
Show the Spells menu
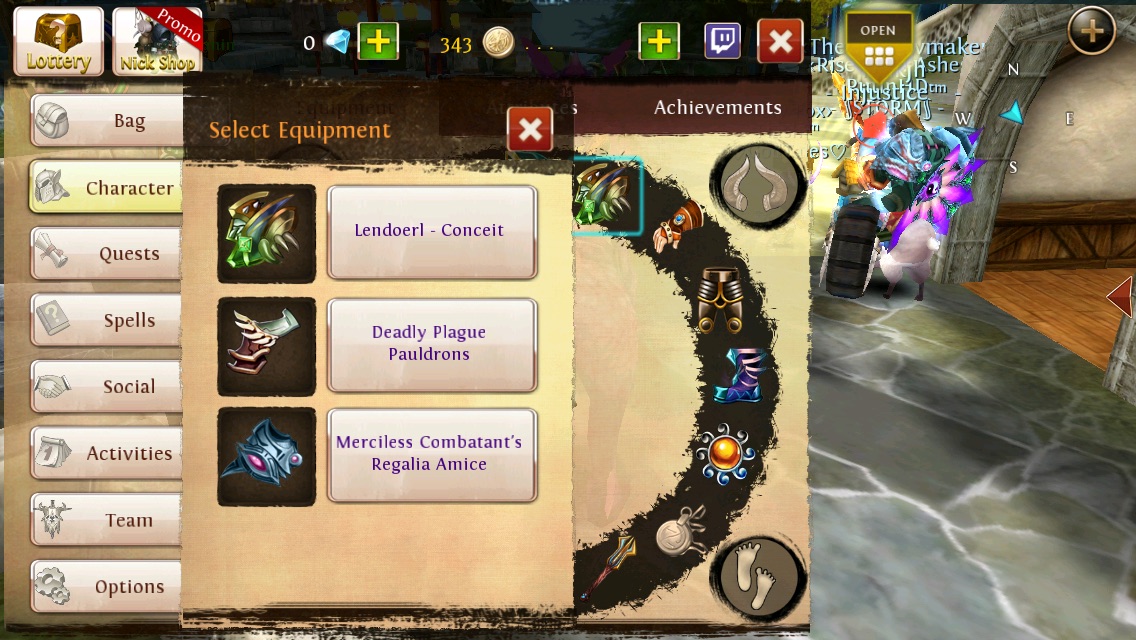(x=107, y=321)
